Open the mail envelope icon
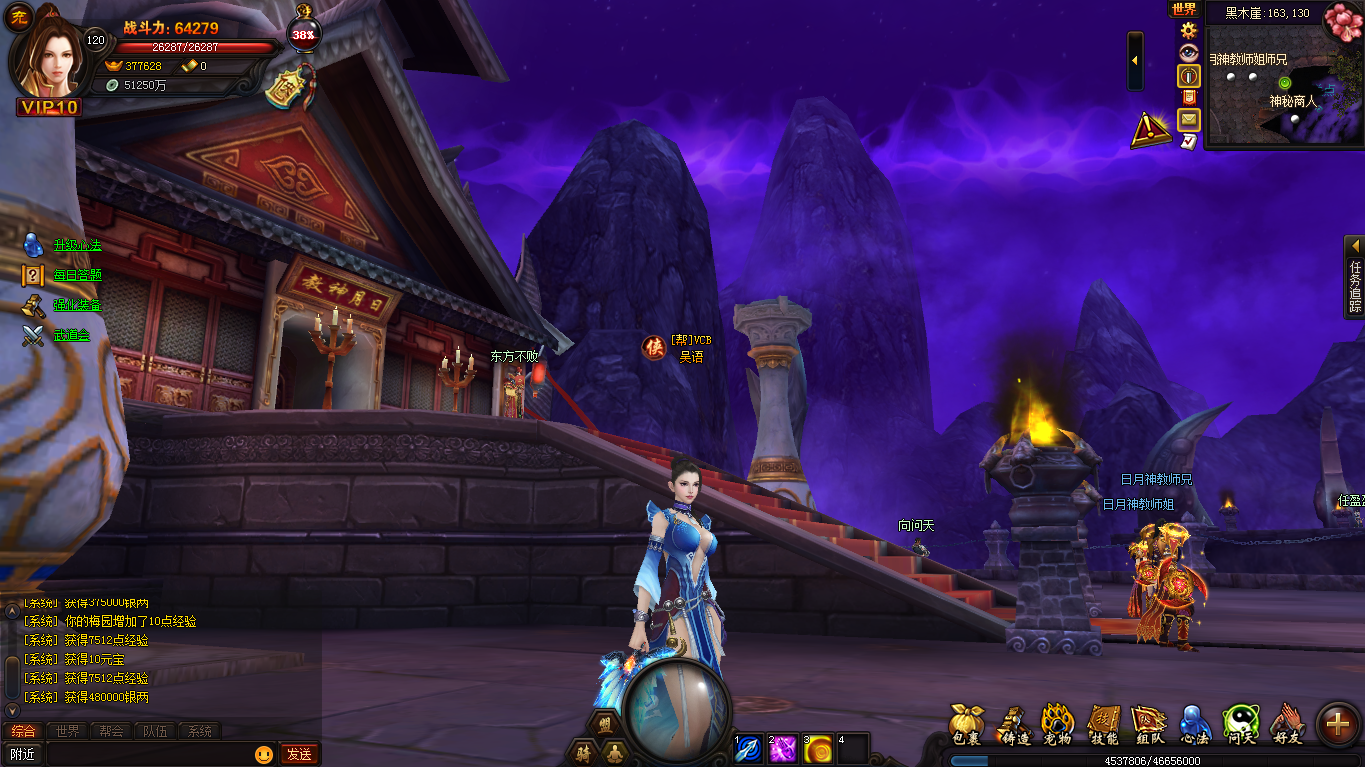 coord(1188,120)
